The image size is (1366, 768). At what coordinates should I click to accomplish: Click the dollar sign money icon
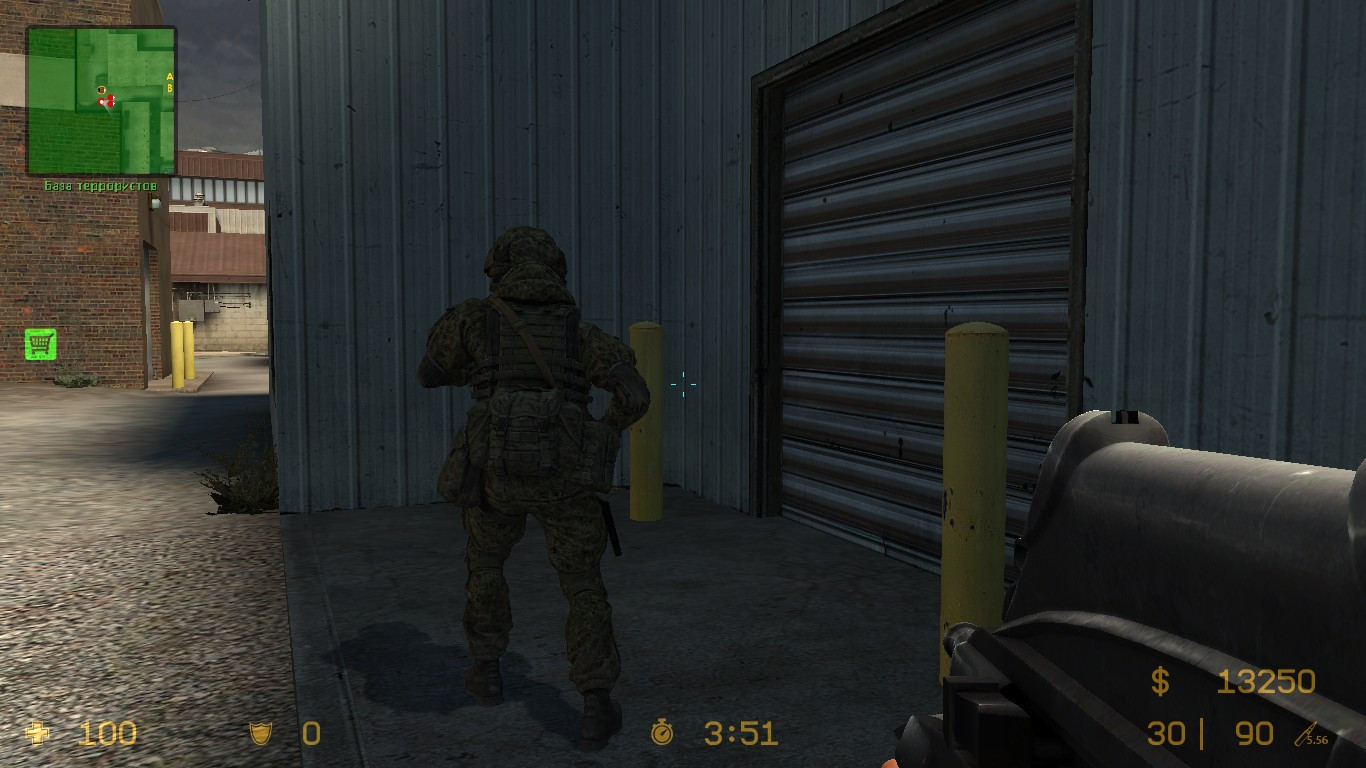pos(1160,681)
